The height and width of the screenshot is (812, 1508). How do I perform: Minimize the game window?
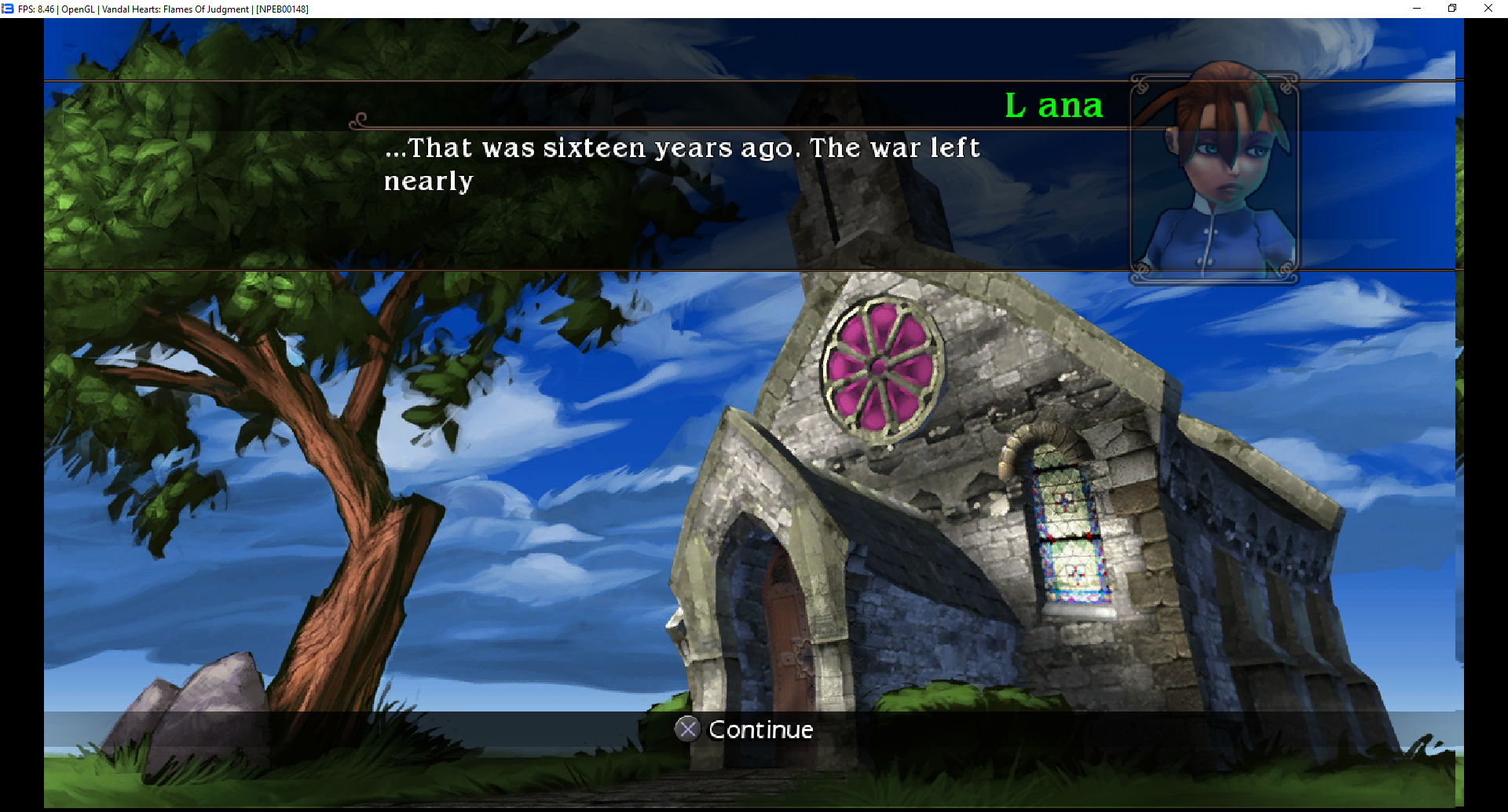point(1417,9)
